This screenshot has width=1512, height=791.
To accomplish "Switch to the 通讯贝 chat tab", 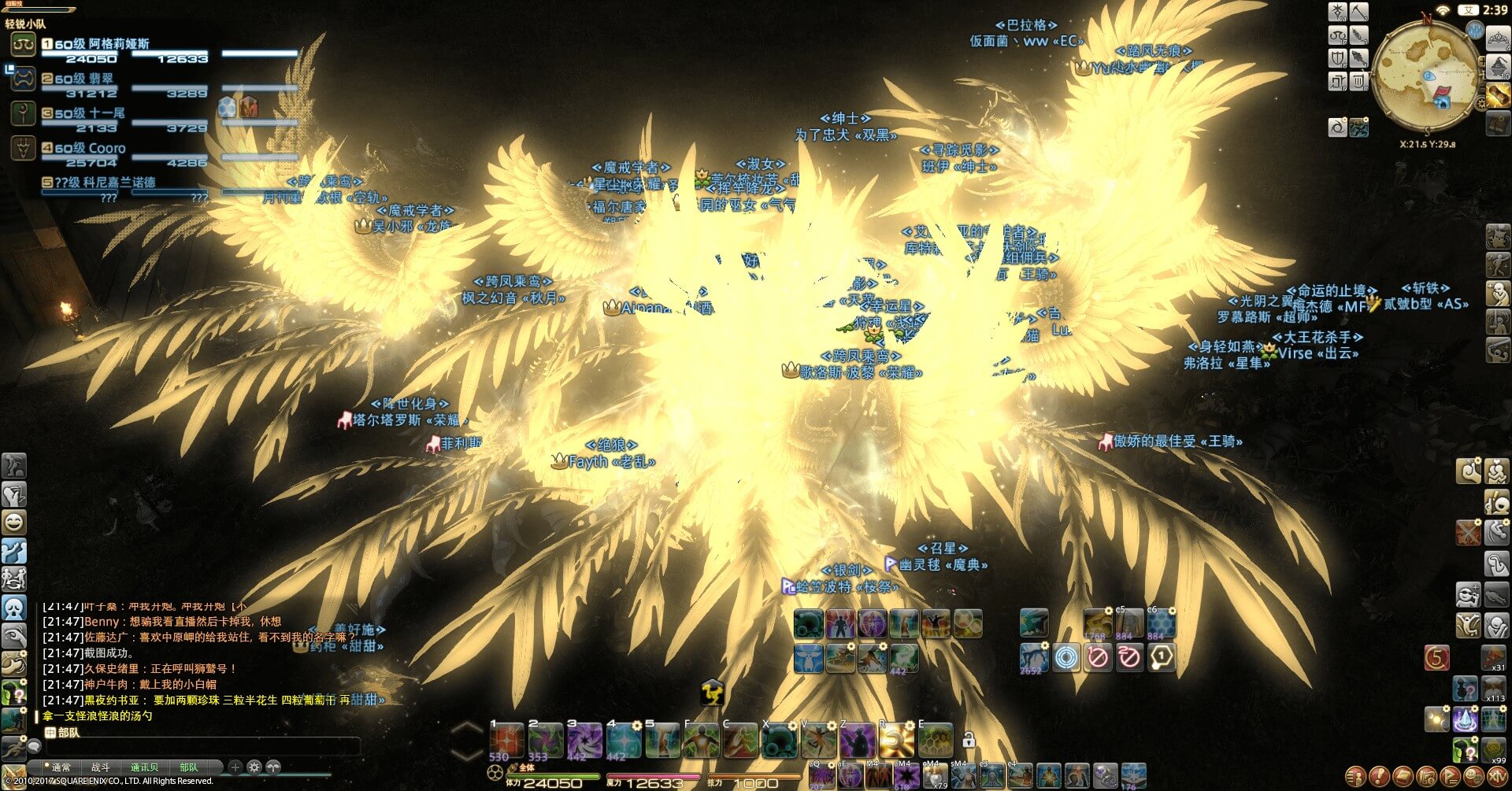I will click(144, 767).
